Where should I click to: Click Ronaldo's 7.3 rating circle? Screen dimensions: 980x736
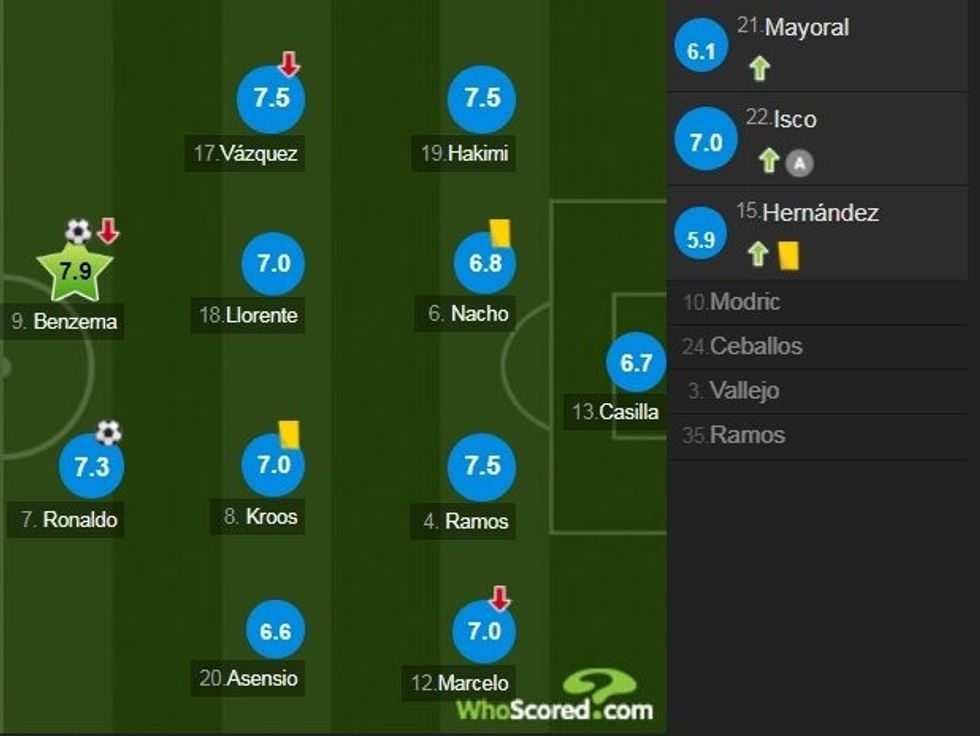tap(91, 466)
